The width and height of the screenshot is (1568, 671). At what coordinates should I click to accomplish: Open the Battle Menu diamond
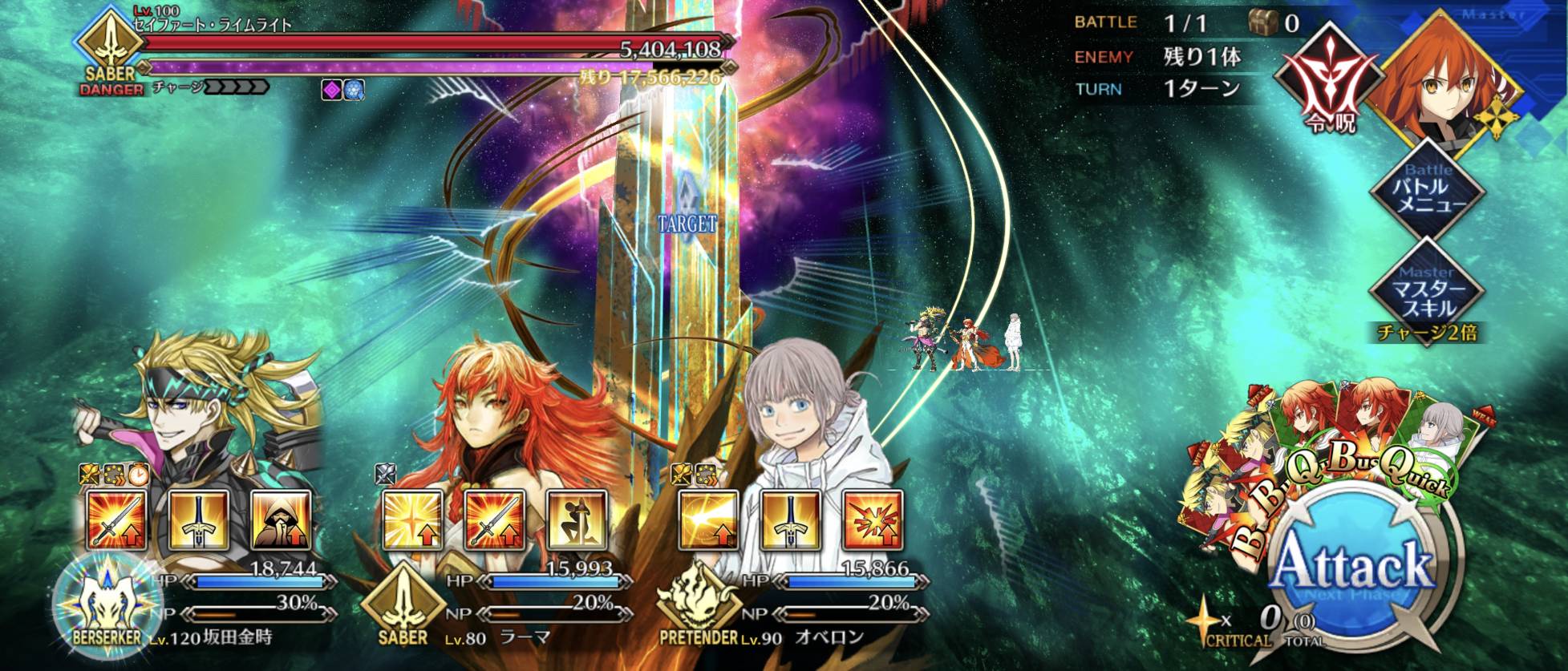(x=1428, y=190)
